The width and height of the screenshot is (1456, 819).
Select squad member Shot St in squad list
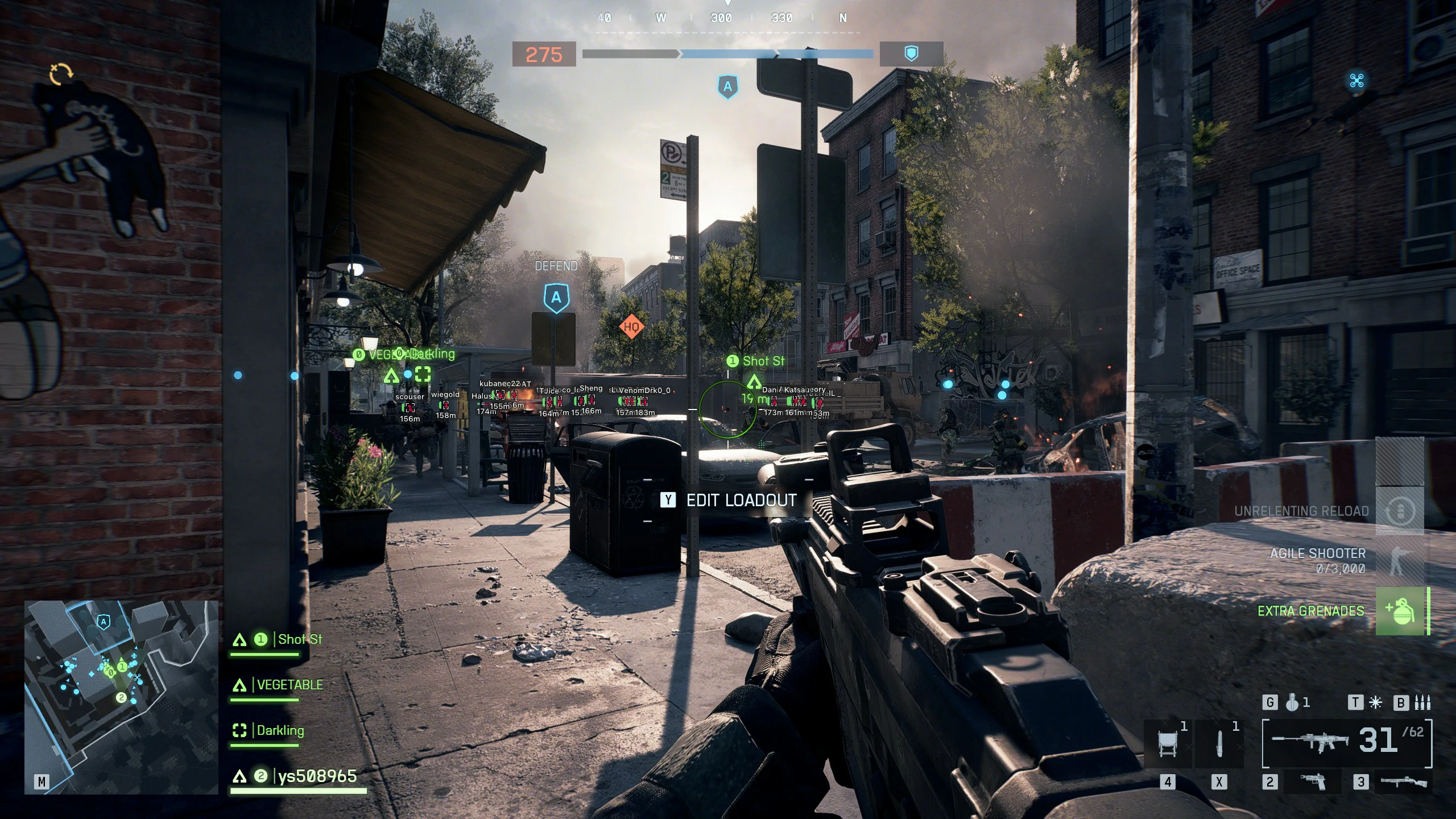pyautogui.click(x=299, y=639)
